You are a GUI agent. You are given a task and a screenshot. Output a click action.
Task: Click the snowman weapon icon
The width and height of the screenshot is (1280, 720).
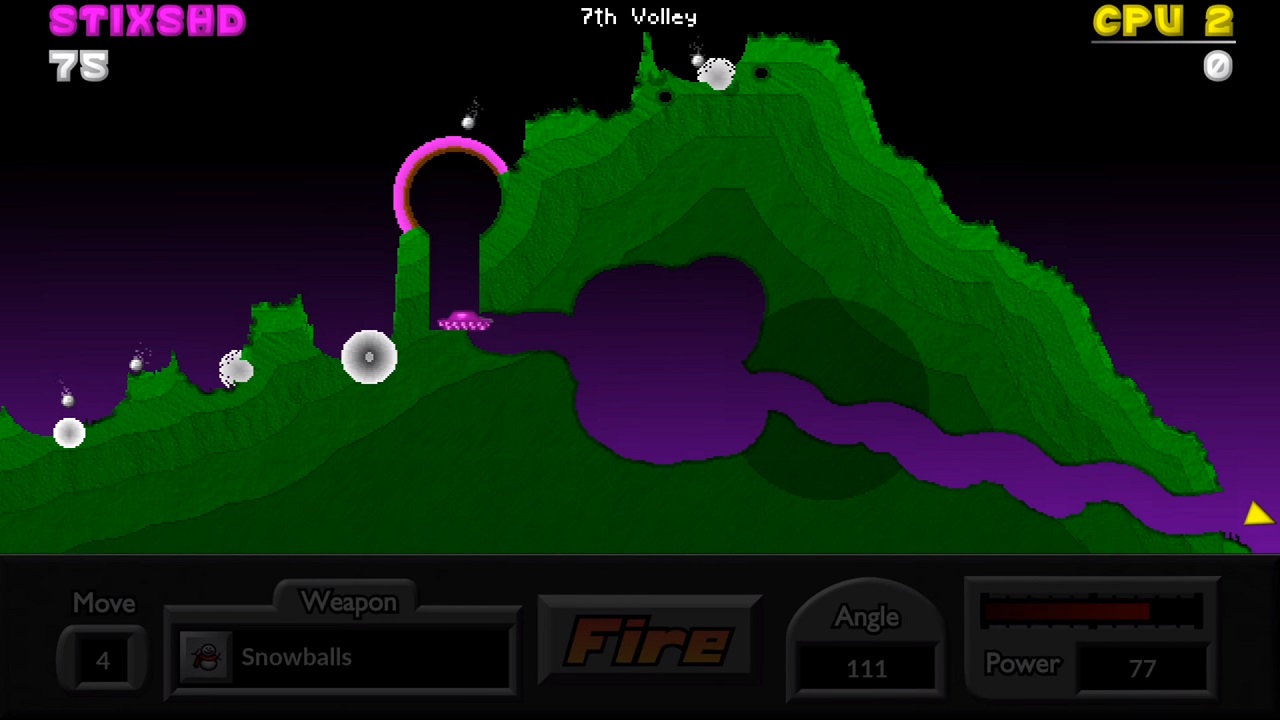(x=207, y=657)
